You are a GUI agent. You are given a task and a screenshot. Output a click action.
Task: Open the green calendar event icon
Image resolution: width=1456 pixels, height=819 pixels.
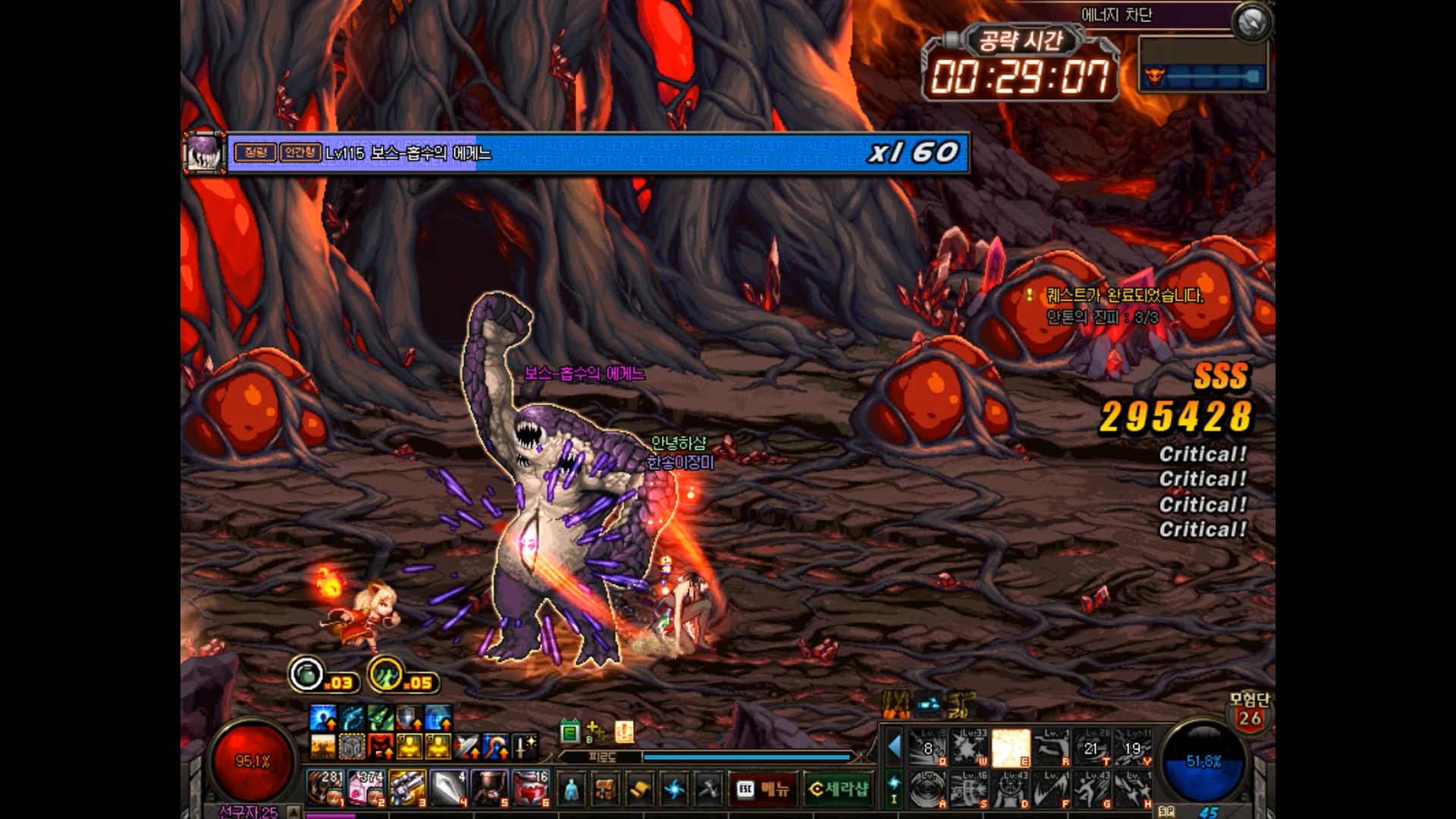pyautogui.click(x=570, y=732)
